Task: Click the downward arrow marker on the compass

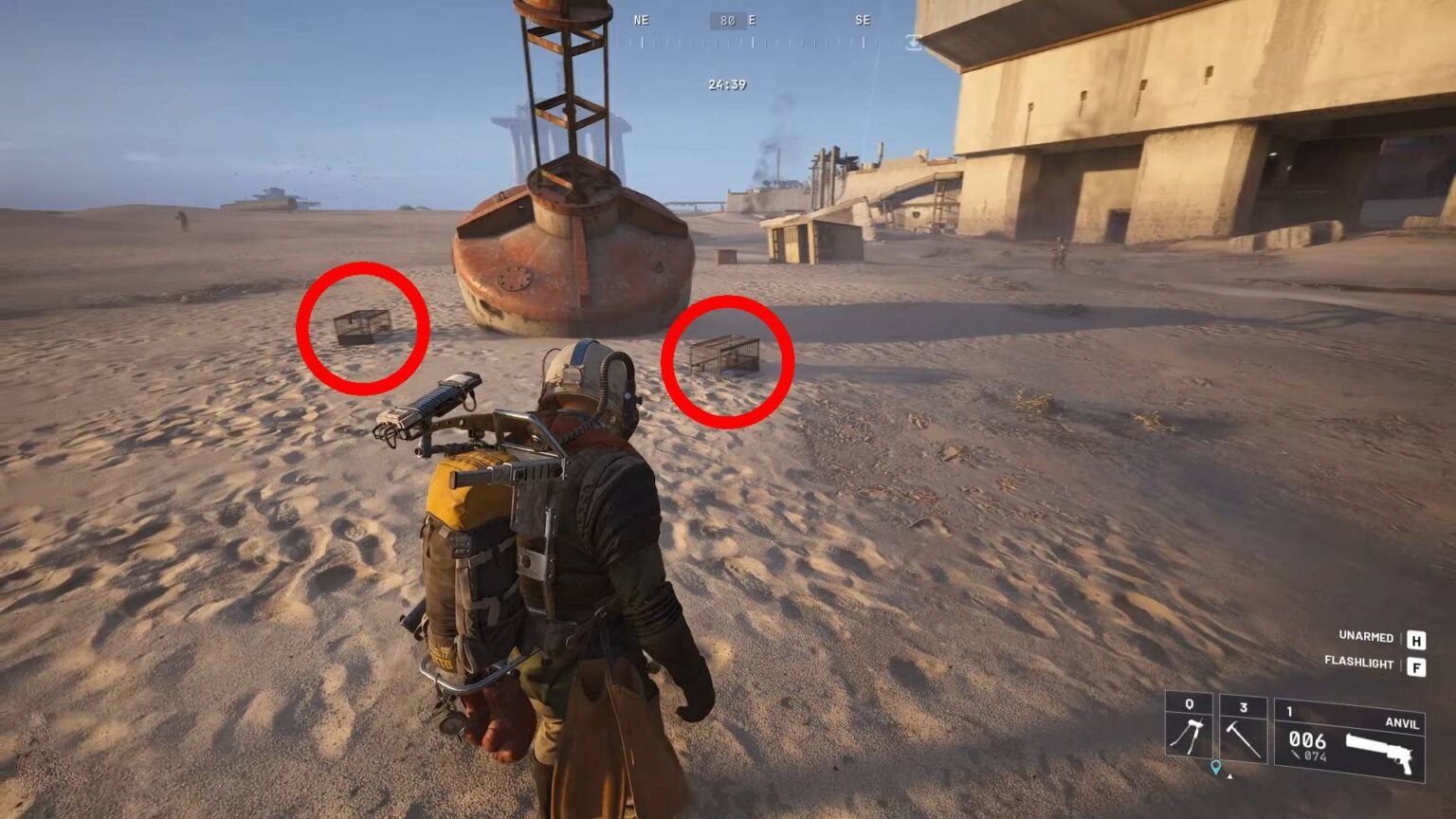Action: (913, 44)
